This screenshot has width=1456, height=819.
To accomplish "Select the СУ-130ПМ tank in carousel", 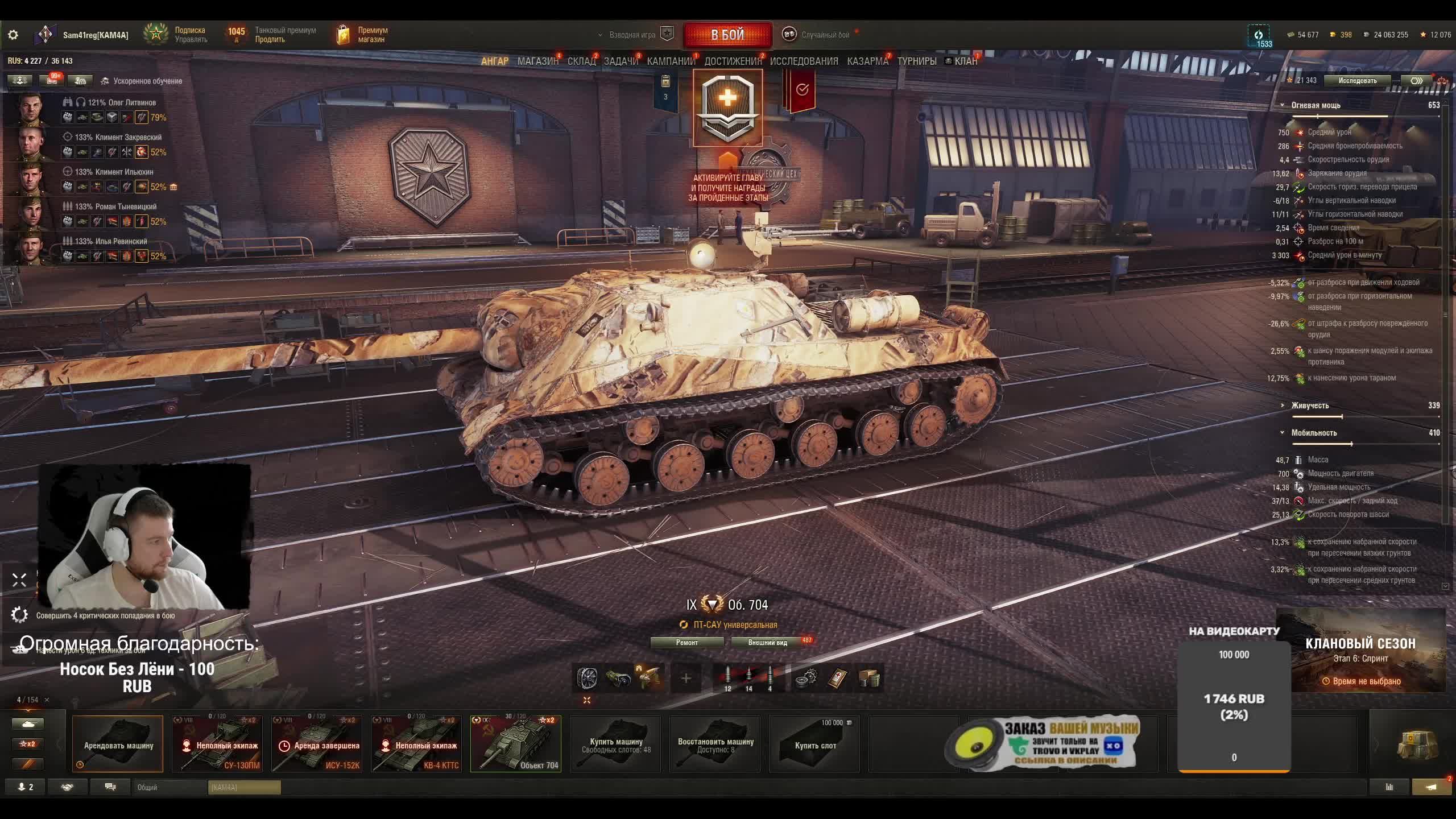I will tap(217, 744).
